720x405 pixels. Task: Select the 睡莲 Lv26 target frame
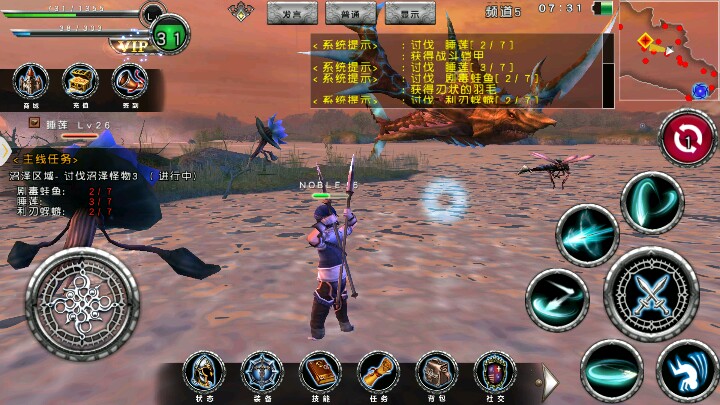click(68, 123)
